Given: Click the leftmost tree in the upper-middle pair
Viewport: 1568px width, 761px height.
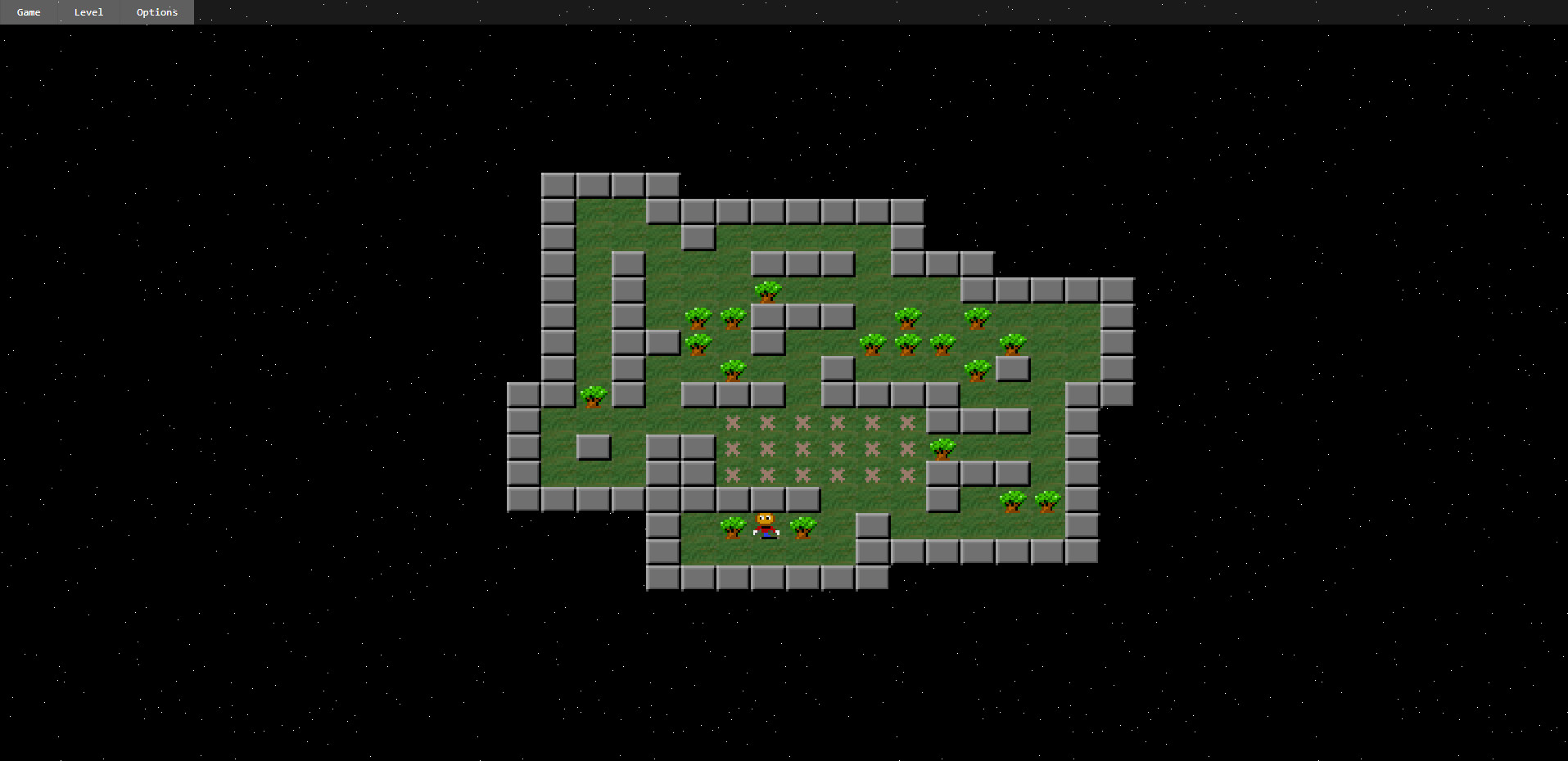Looking at the screenshot, I should tap(698, 317).
